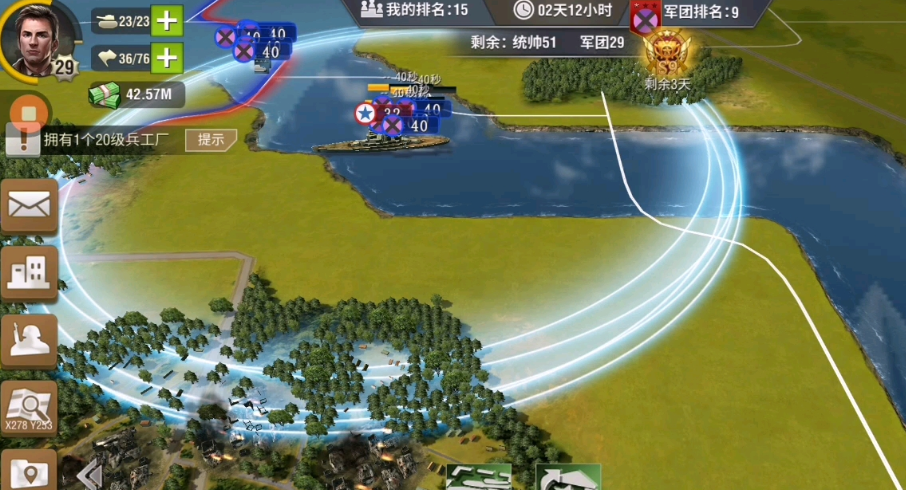Open the S9 season medal badge

coord(666,52)
